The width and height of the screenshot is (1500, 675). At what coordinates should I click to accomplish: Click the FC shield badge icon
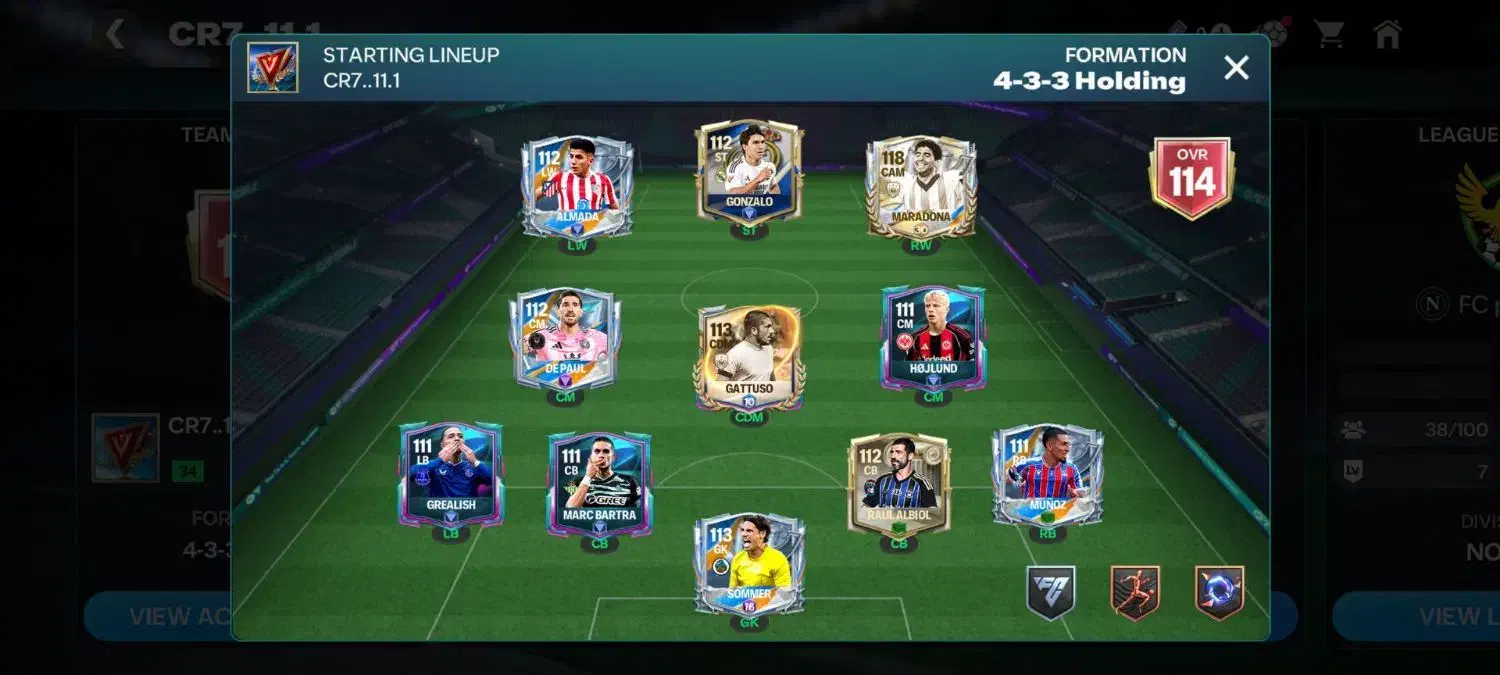tap(1051, 593)
